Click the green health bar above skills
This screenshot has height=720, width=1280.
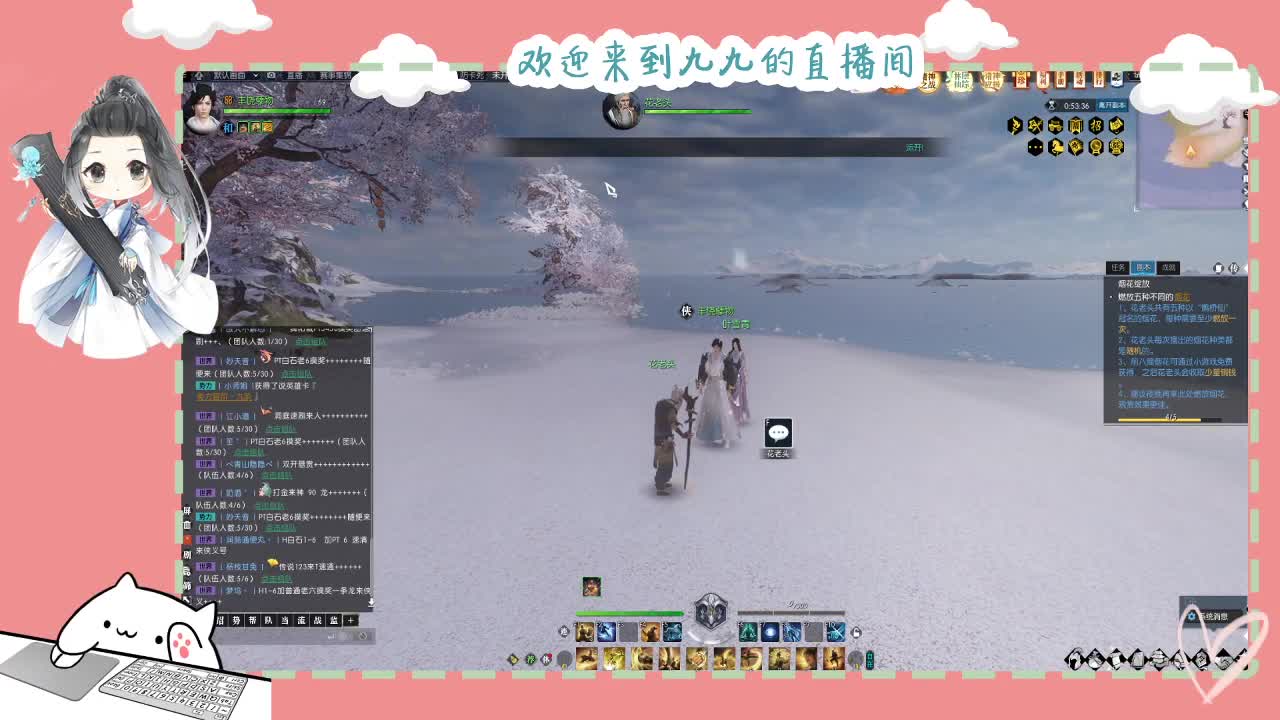coord(630,613)
